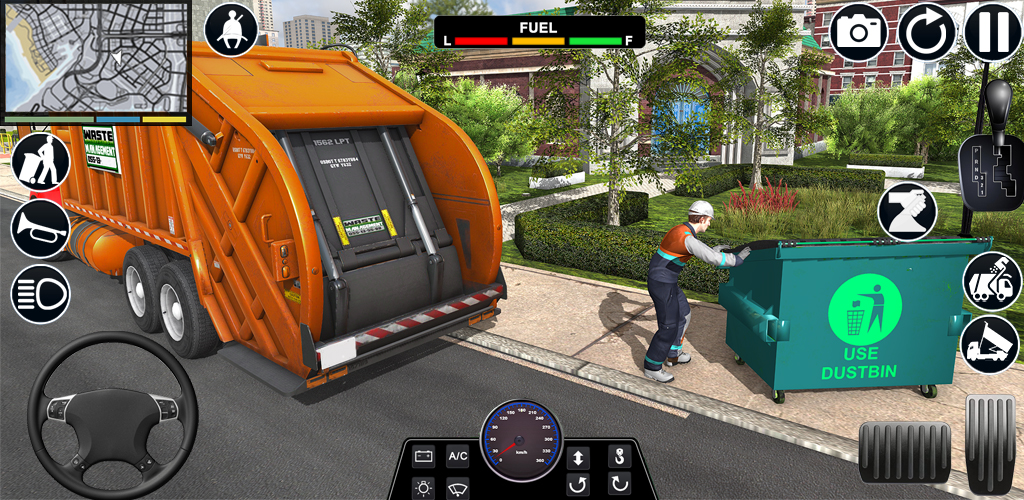Image resolution: width=1024 pixels, height=500 pixels.
Task: Open the city minimap
Action: click(95, 58)
